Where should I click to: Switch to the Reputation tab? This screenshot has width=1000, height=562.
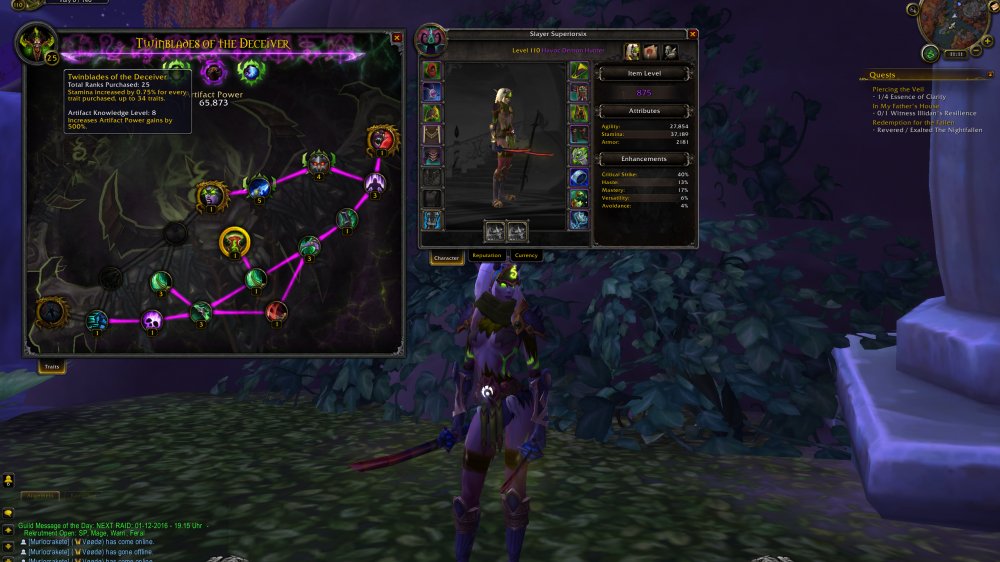click(x=487, y=256)
